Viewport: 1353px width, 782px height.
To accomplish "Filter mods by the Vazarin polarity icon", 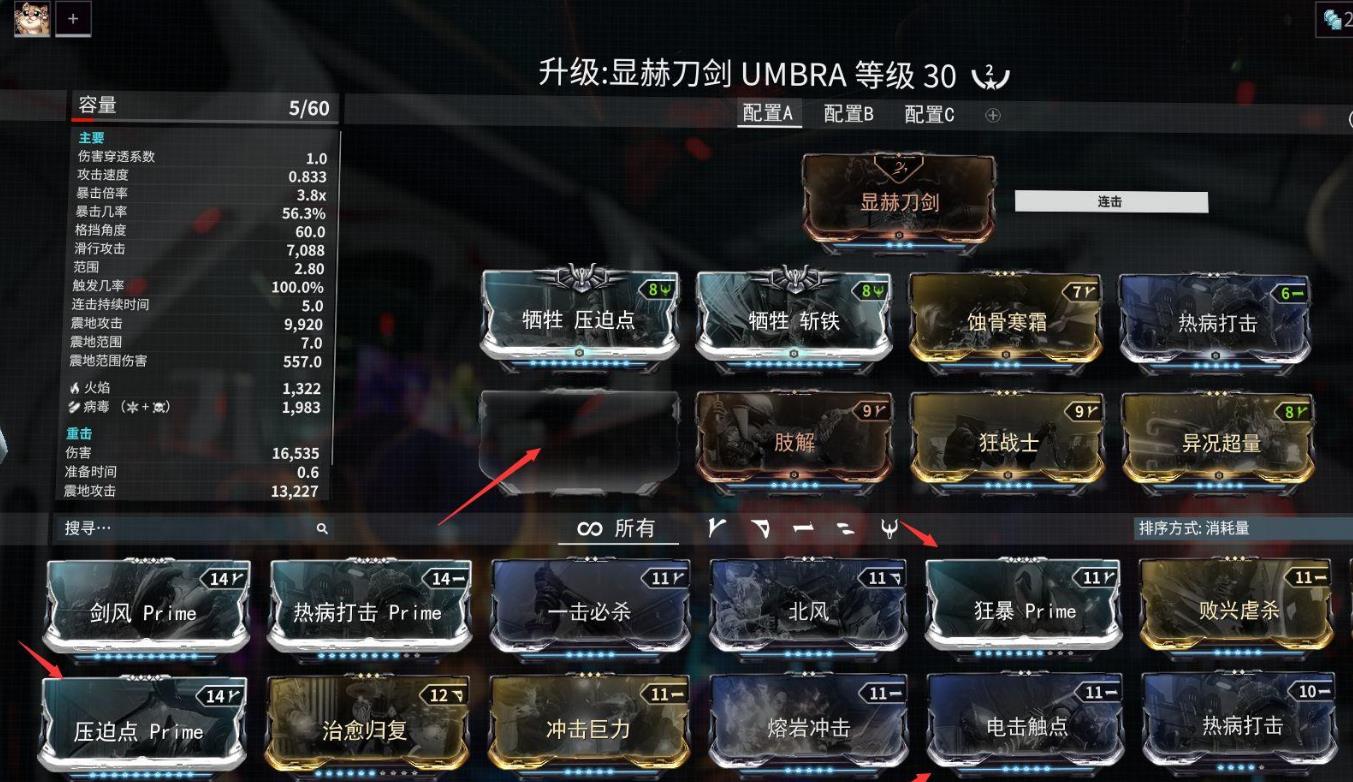I will (760, 529).
